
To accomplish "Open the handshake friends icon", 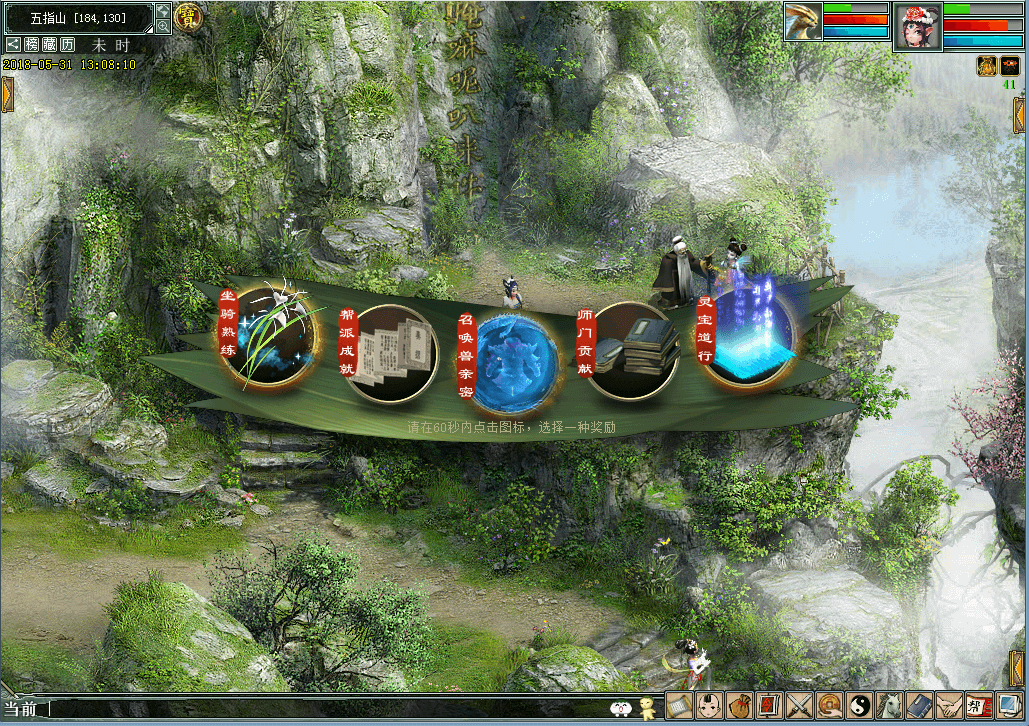I will tap(949, 706).
